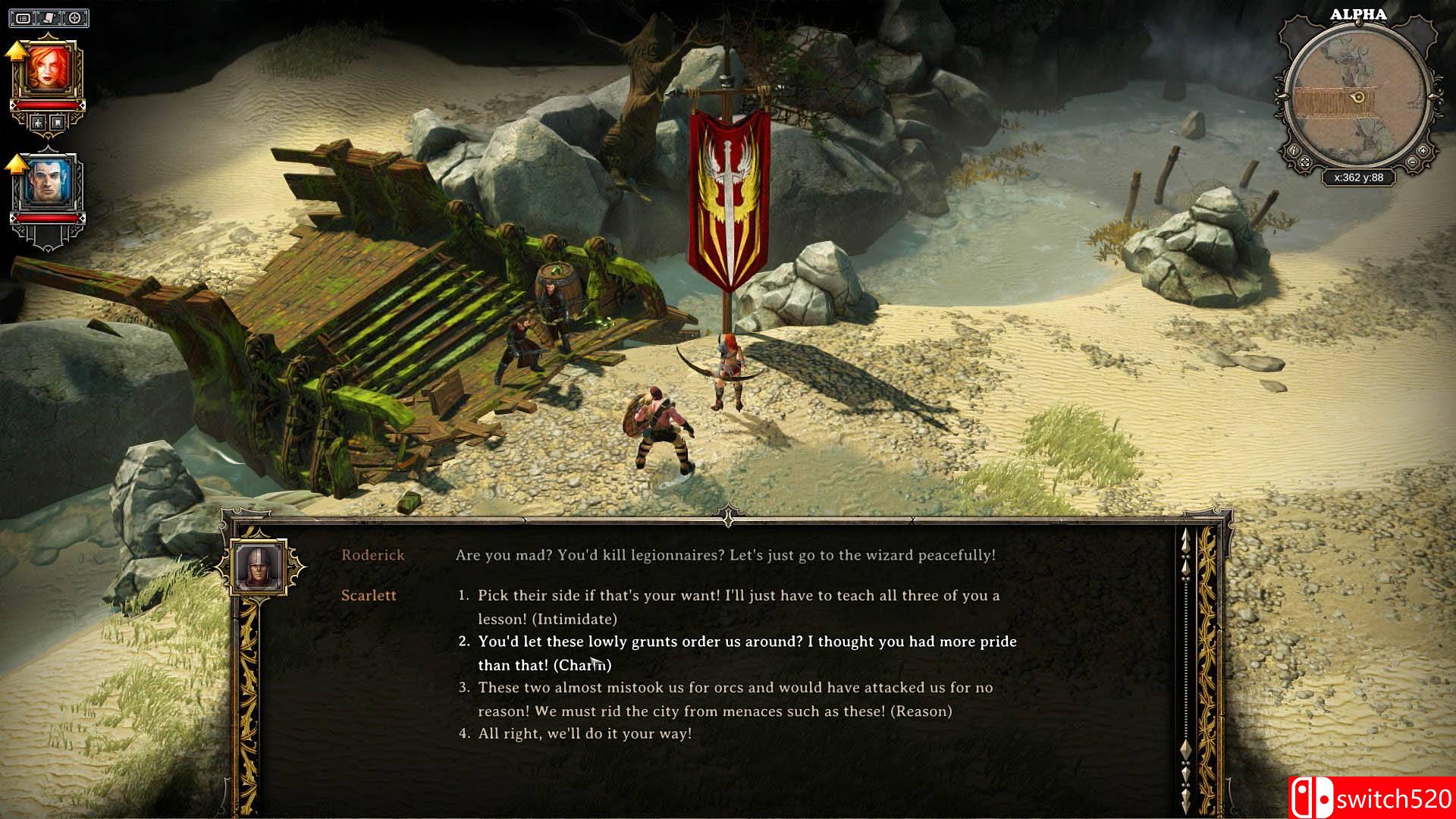
Task: Click the level-up arrow above Scarlett's portrait
Action: (17, 52)
